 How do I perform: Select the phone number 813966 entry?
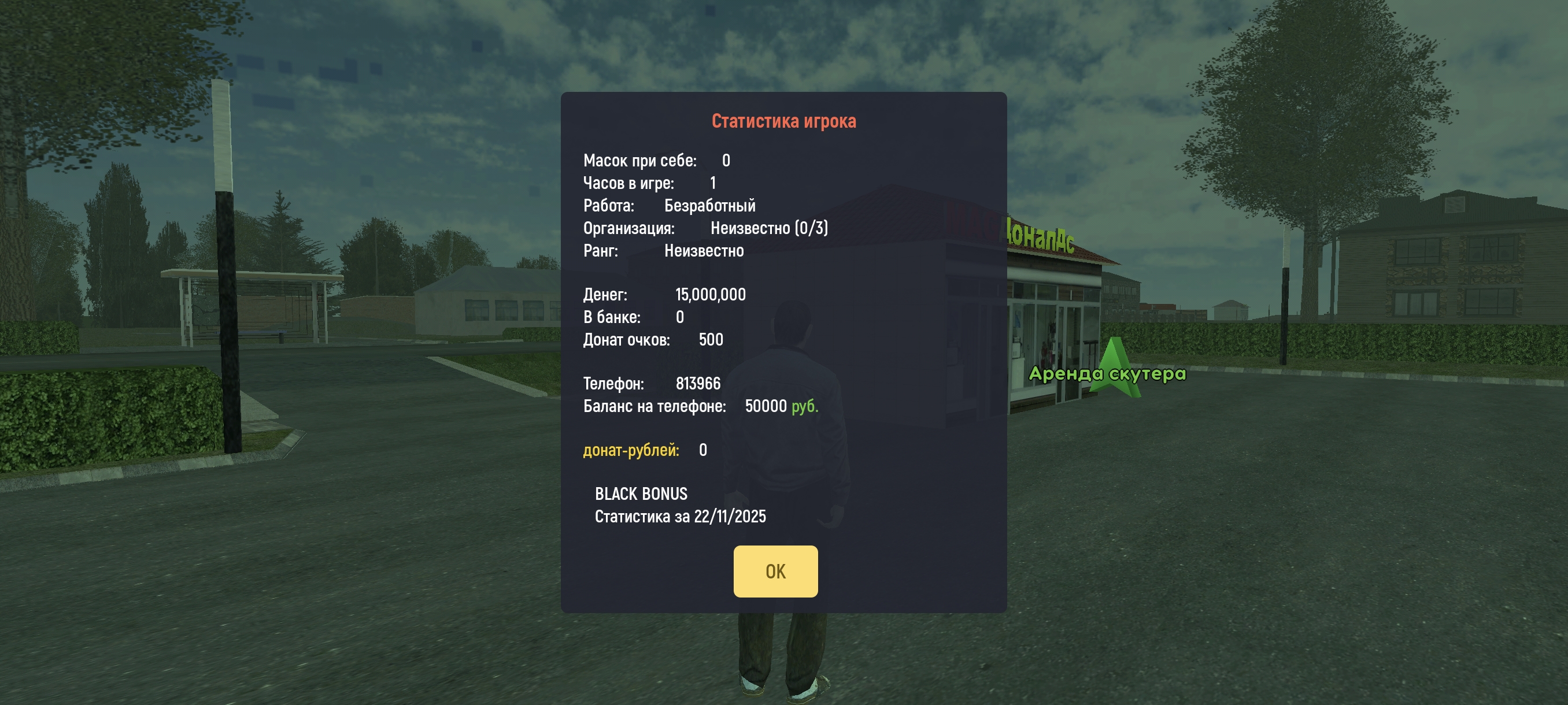[x=698, y=383]
